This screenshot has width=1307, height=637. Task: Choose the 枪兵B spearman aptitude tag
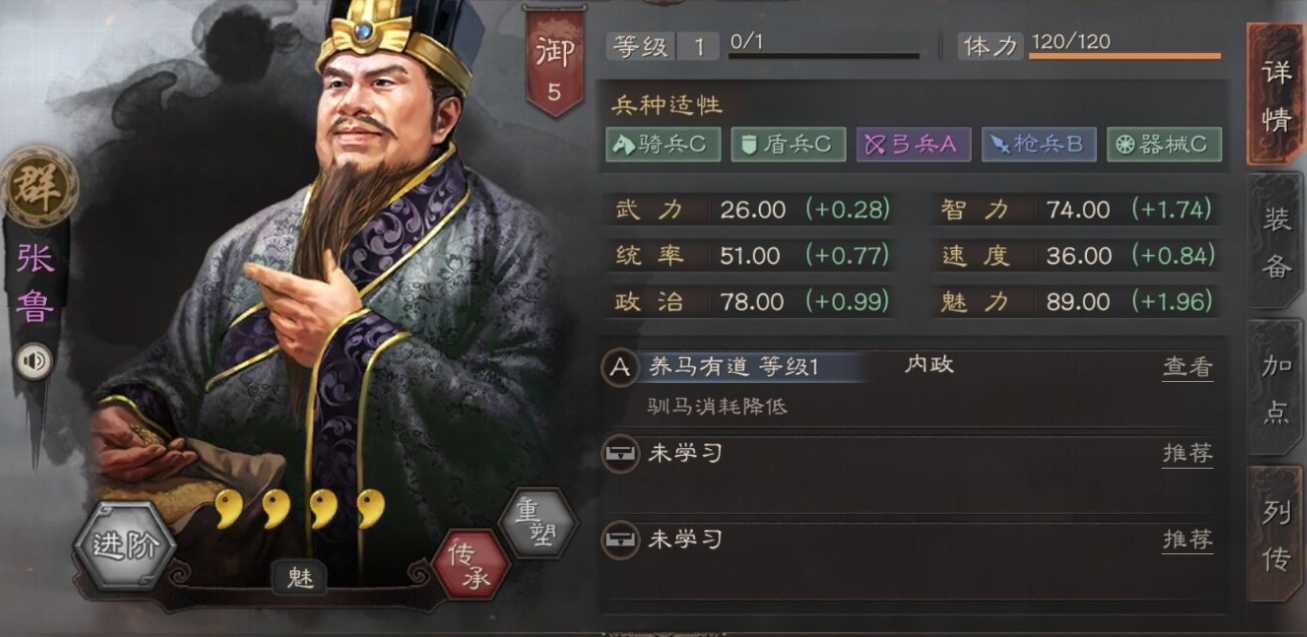1038,144
